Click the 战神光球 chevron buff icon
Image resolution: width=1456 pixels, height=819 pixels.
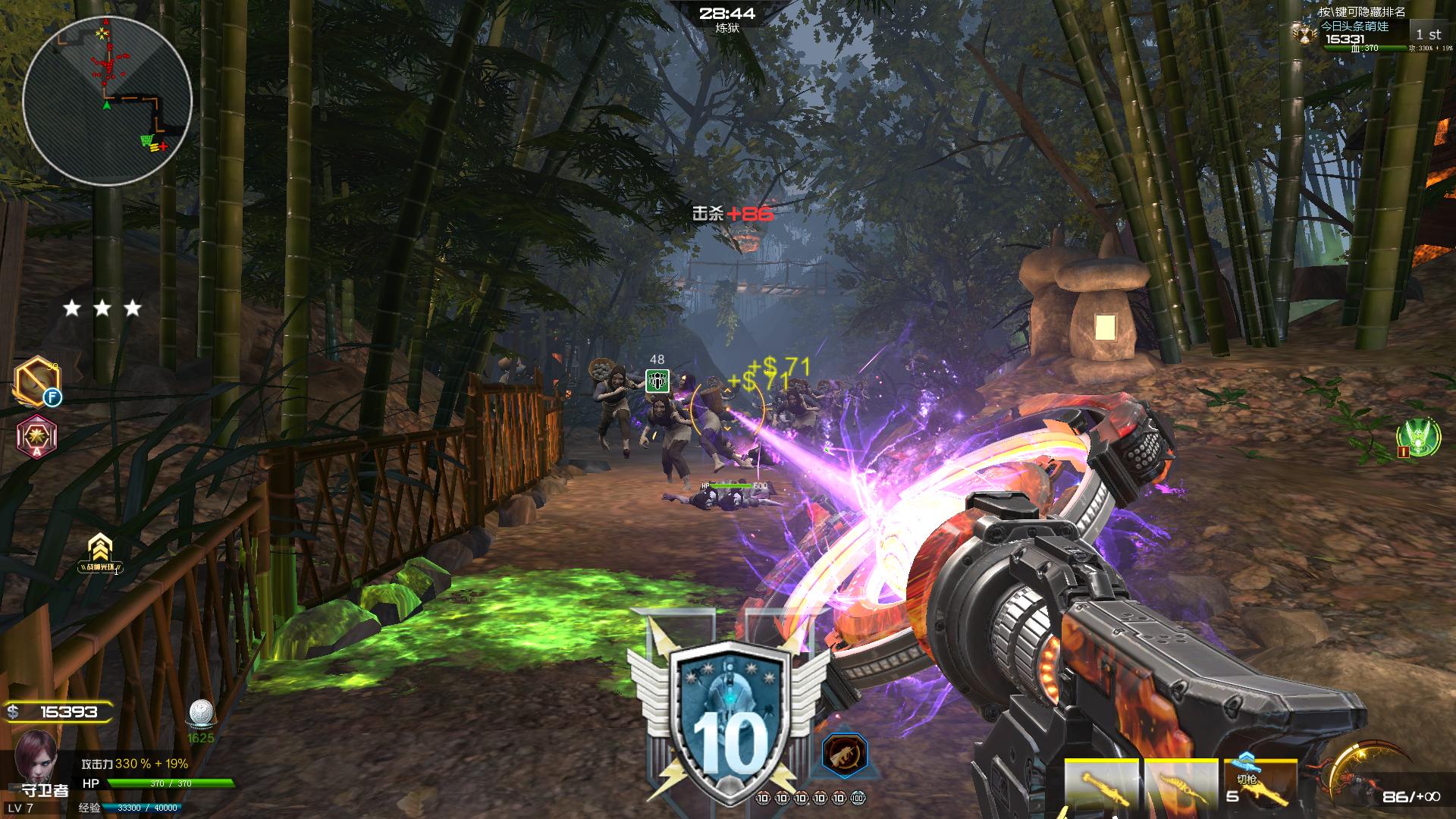[99, 552]
